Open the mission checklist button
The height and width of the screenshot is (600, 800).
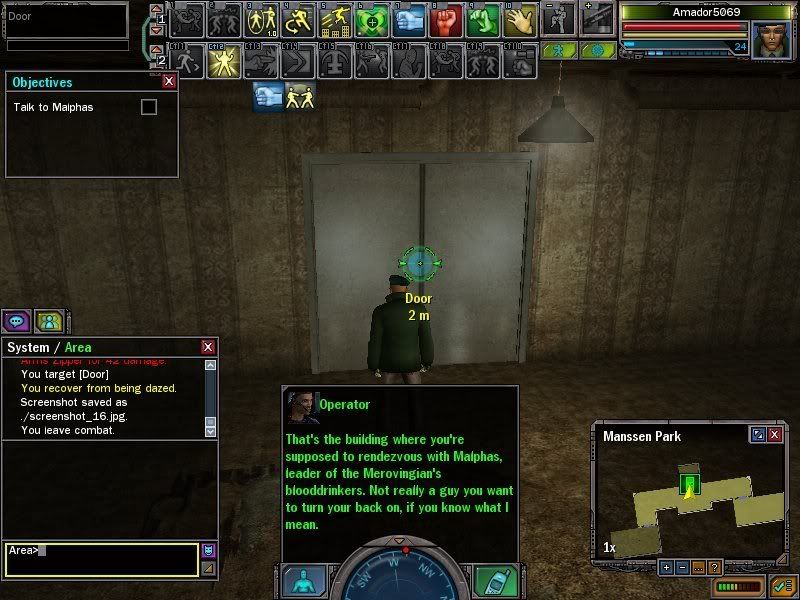point(783,585)
